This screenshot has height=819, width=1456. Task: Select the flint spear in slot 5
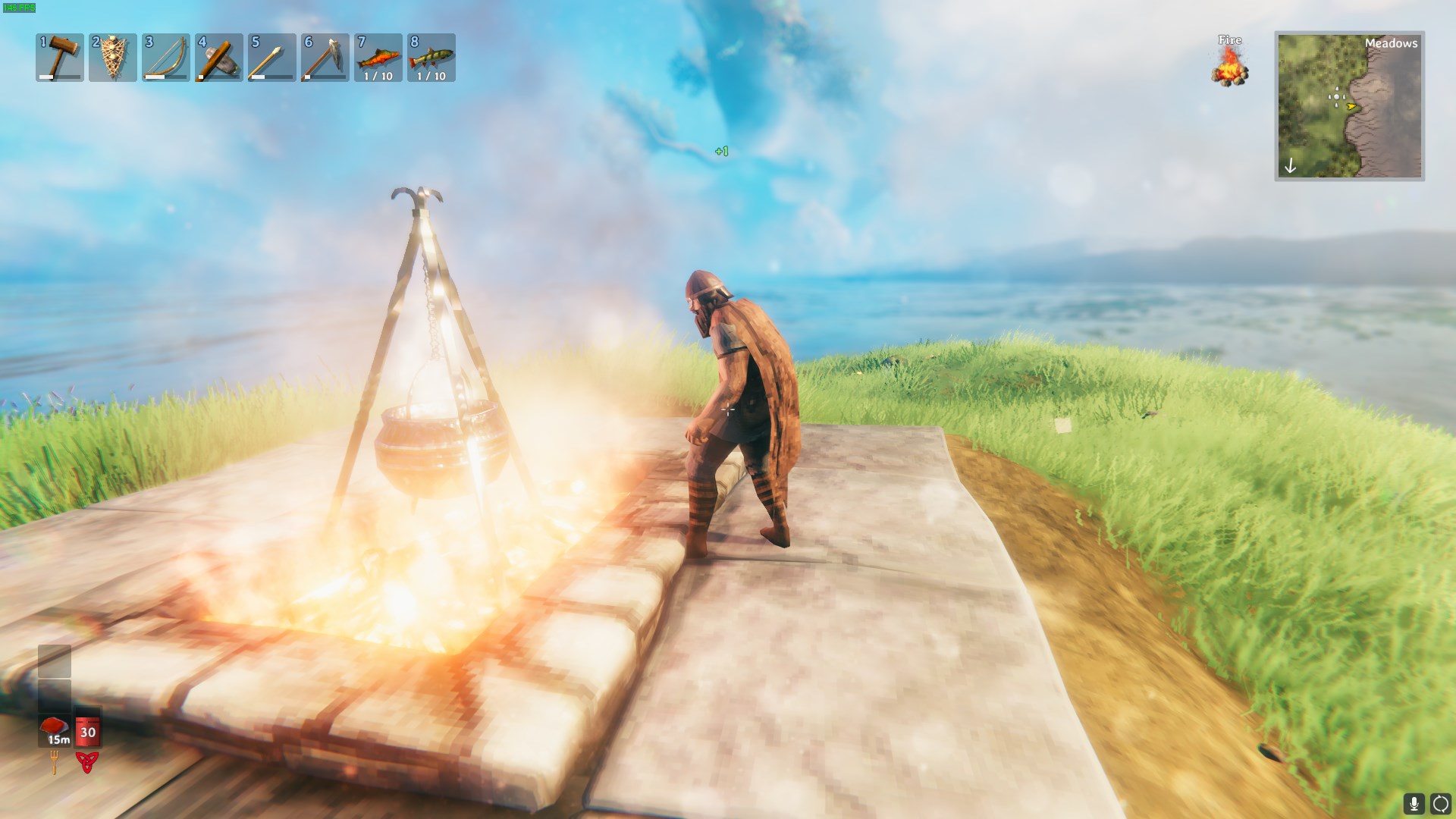[x=272, y=57]
